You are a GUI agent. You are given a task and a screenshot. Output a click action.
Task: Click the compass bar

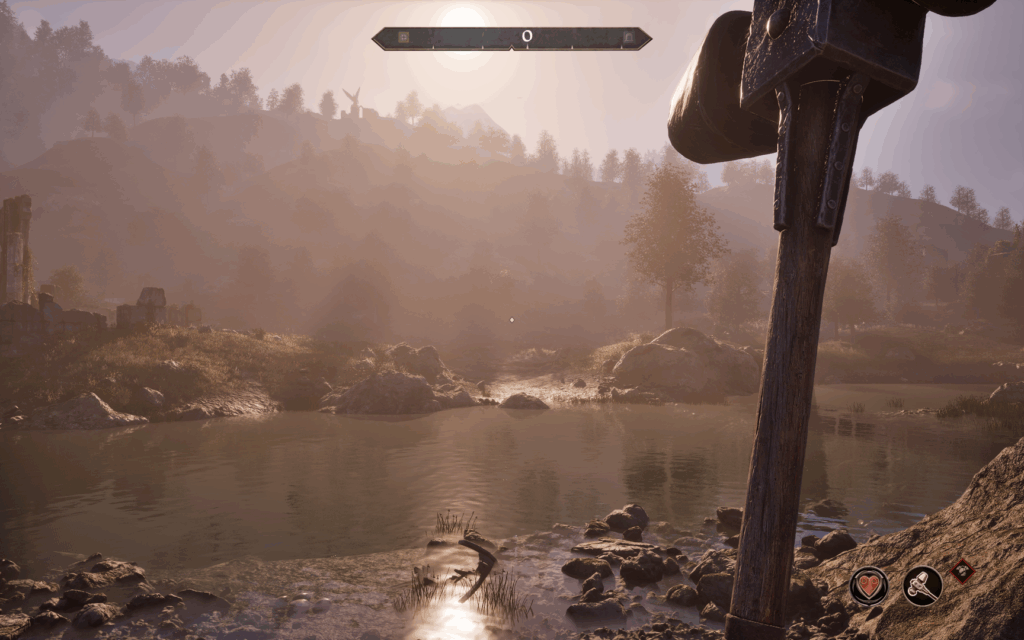coord(512,38)
